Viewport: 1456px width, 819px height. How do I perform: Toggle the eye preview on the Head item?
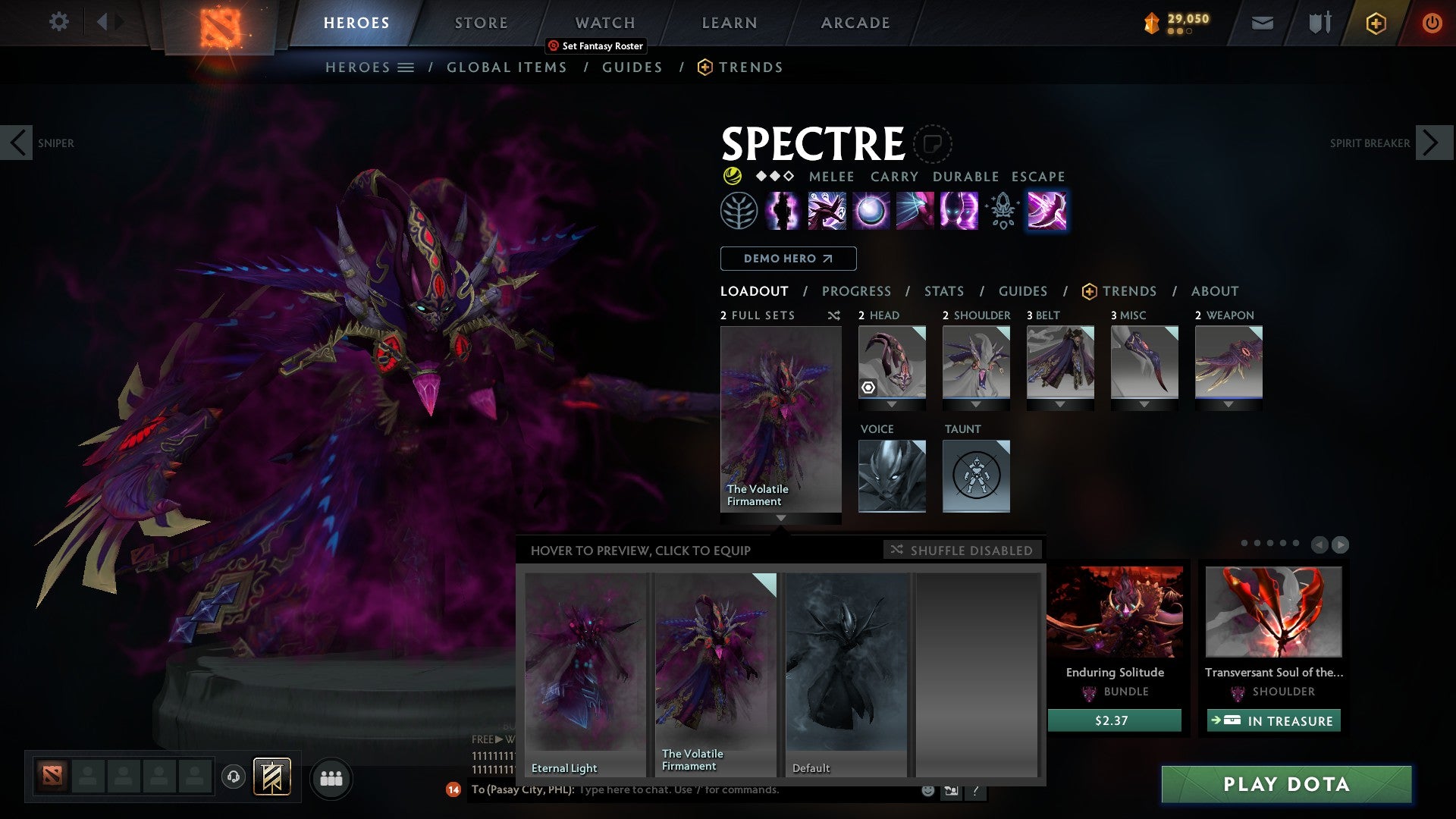[868, 389]
